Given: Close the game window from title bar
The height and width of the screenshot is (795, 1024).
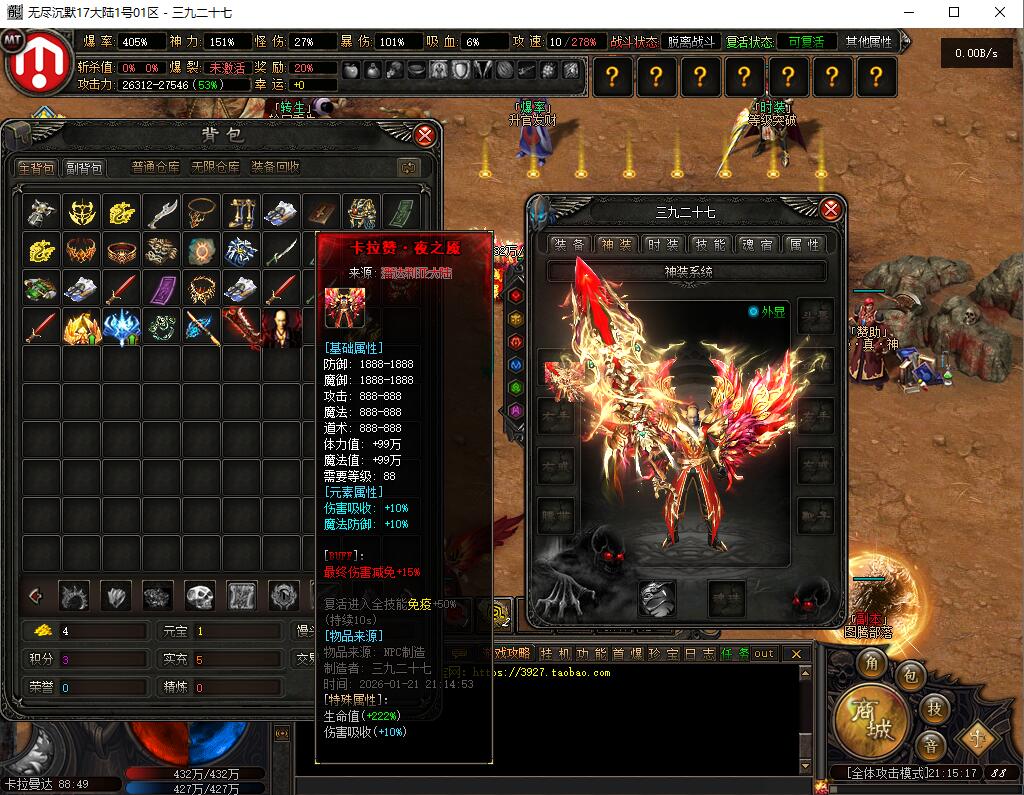Looking at the screenshot, I should 999,13.
